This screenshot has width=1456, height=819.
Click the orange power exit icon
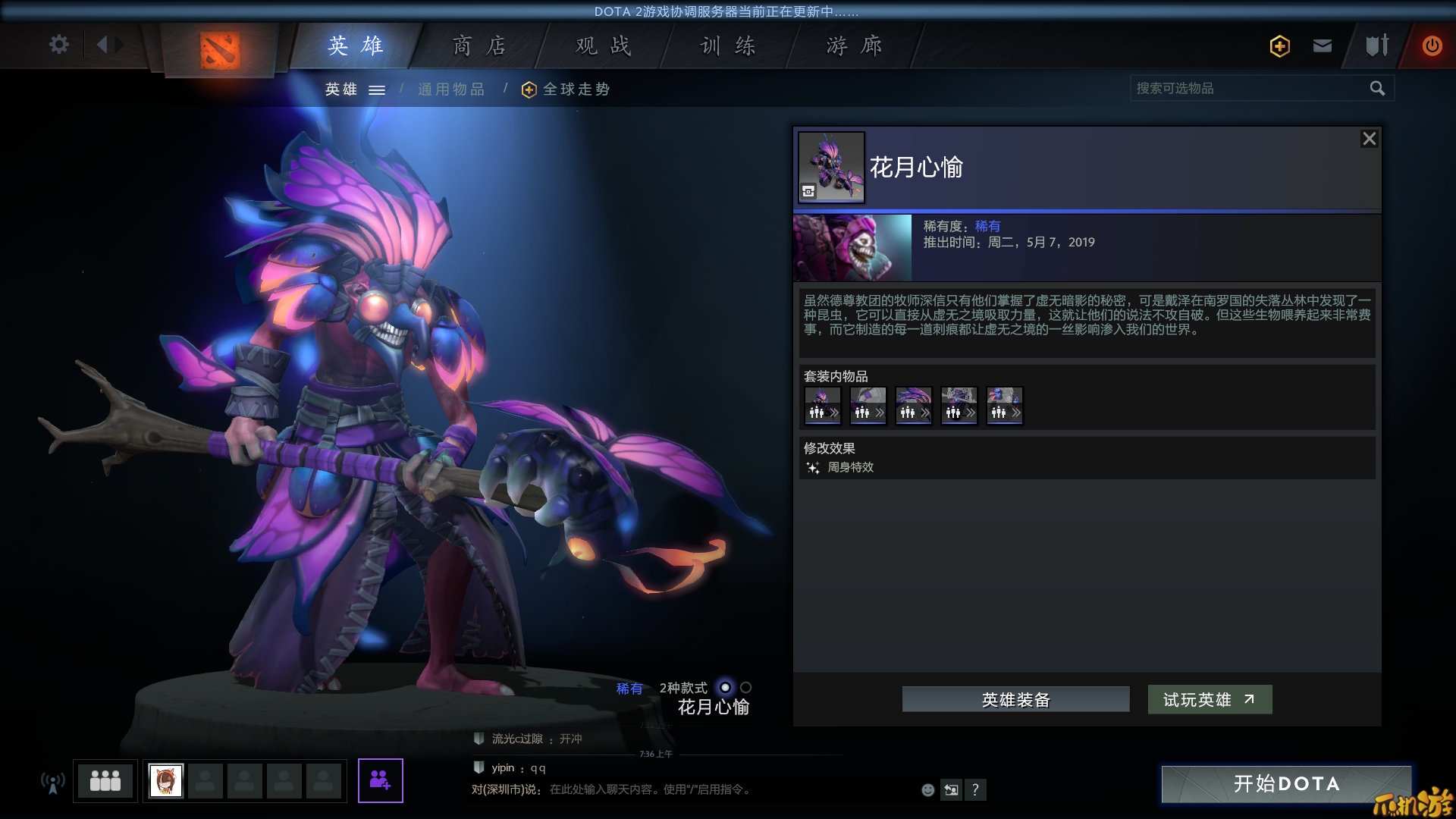1432,45
